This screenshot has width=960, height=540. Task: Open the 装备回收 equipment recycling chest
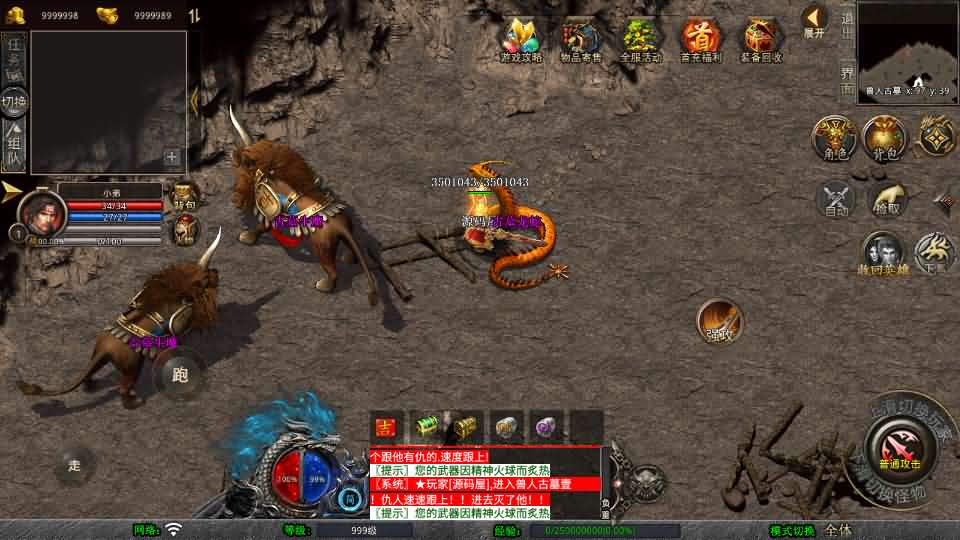tap(762, 40)
